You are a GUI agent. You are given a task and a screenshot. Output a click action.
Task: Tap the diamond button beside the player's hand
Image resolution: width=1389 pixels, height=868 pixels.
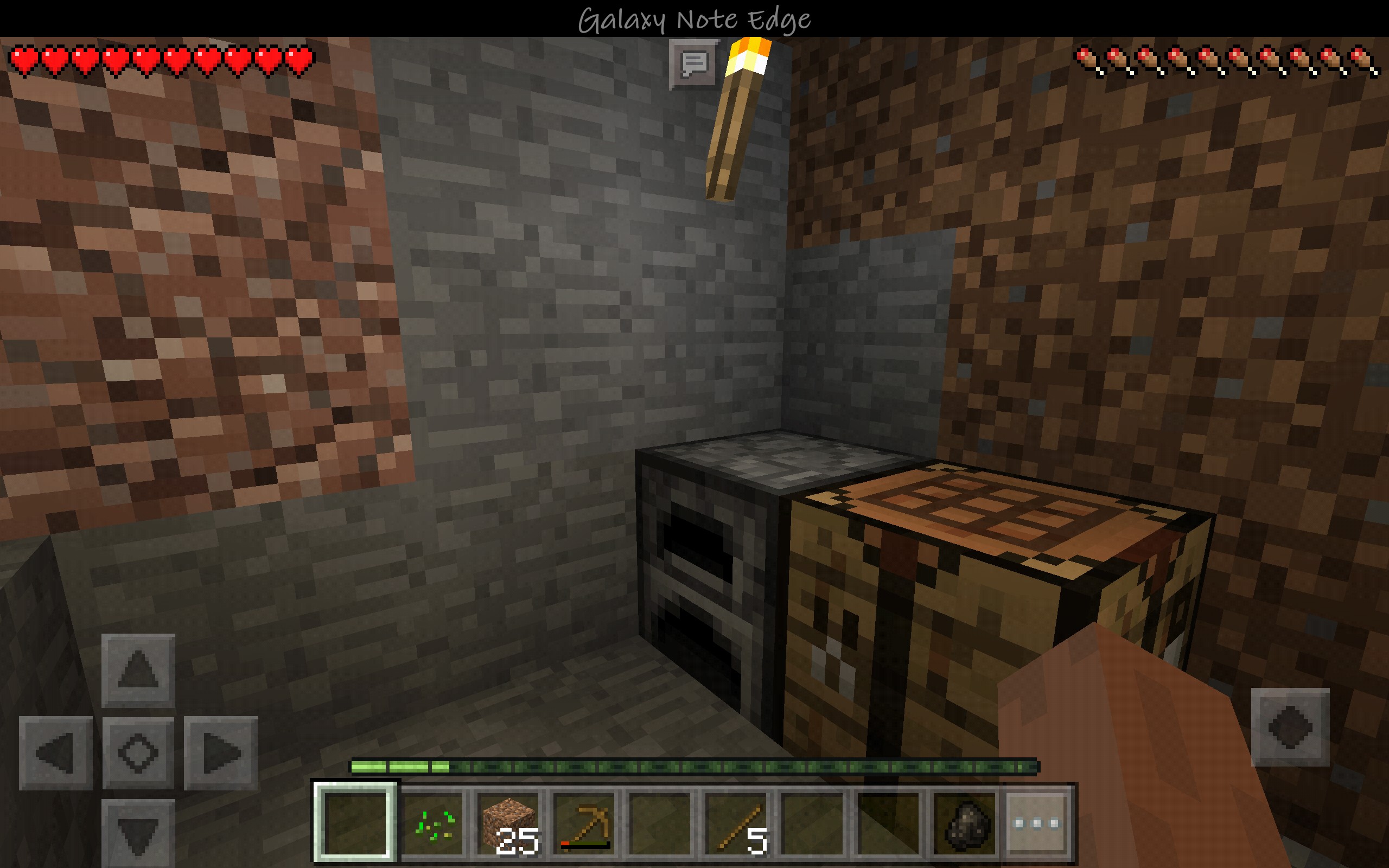(1290, 727)
